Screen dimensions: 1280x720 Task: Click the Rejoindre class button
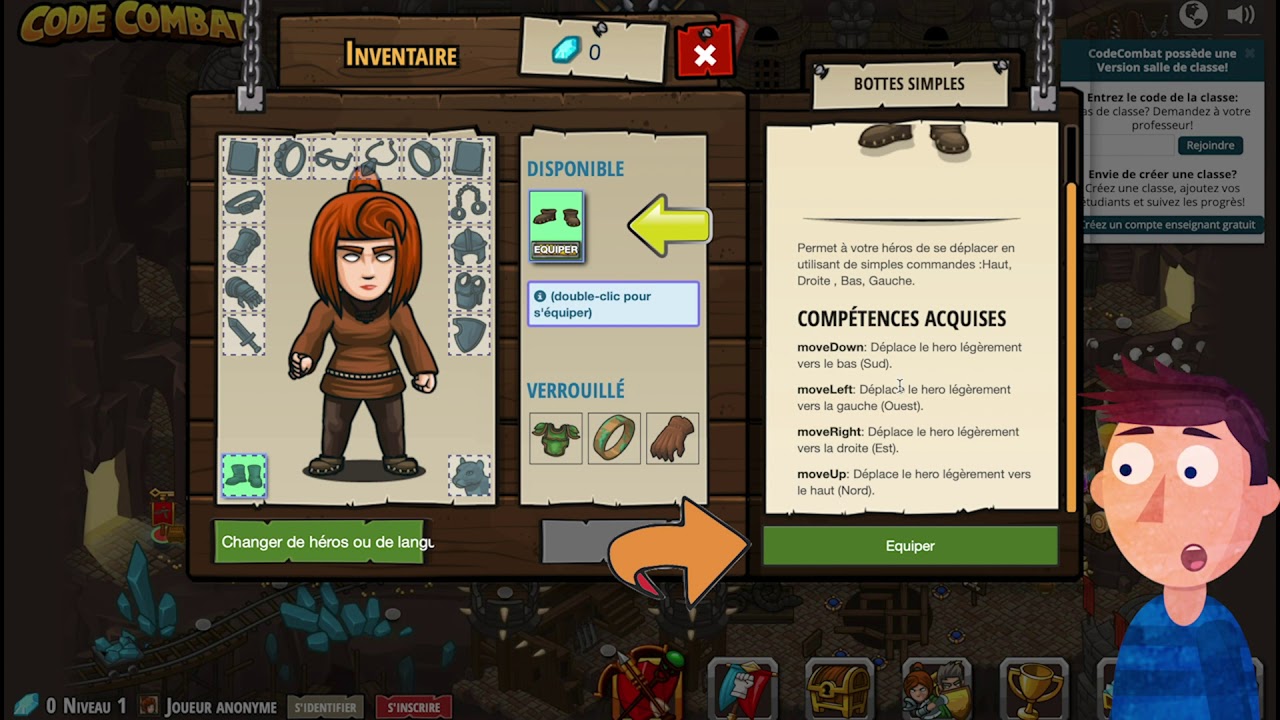point(1210,145)
